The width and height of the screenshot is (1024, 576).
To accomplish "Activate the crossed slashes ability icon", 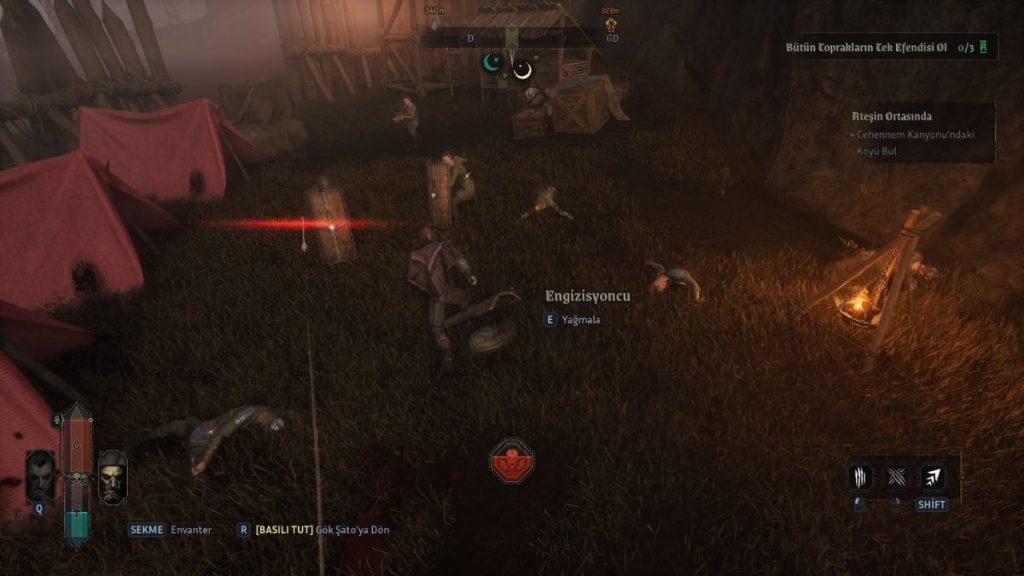I will point(896,477).
